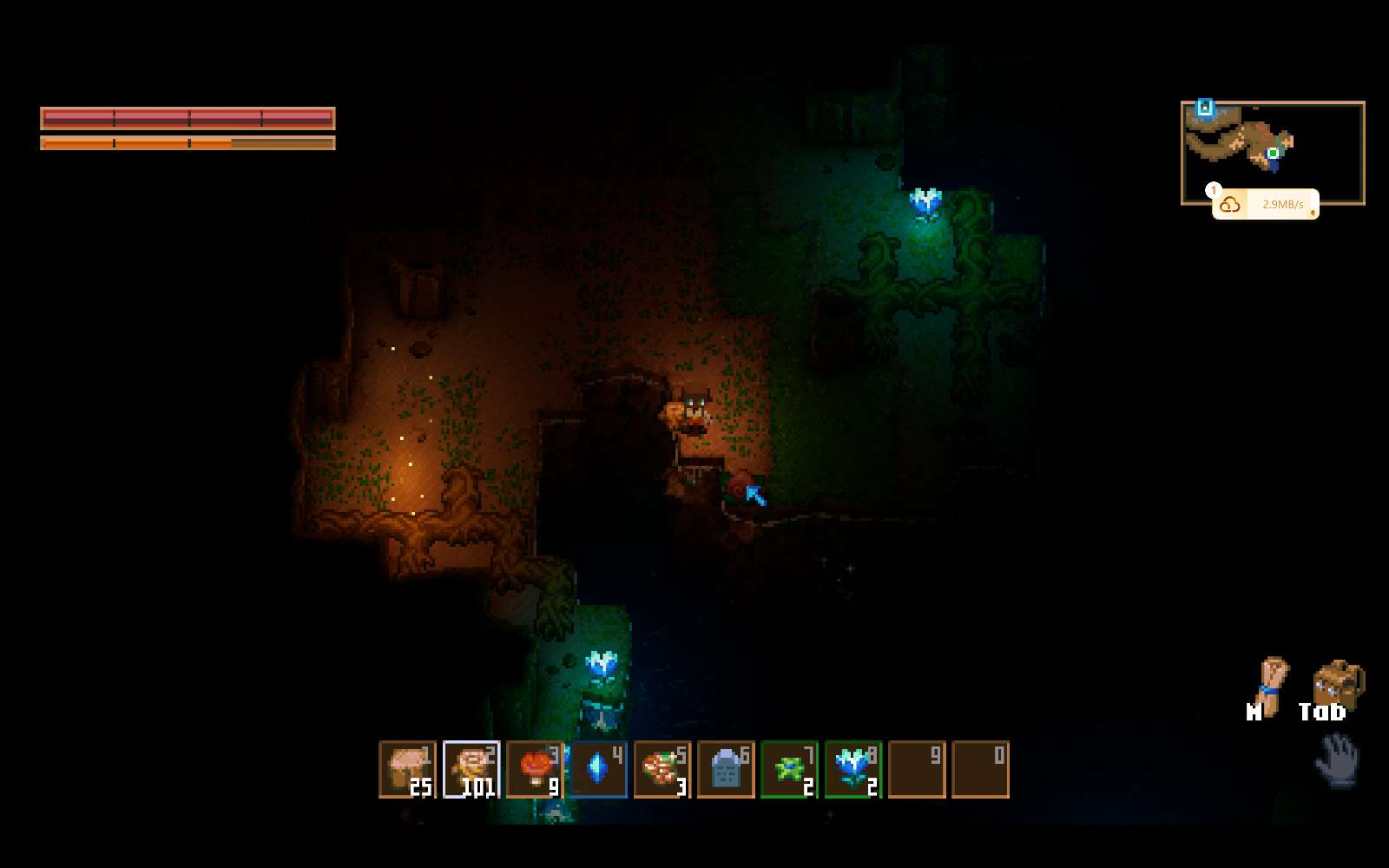Select the glowing blue tulip slot

[852, 769]
